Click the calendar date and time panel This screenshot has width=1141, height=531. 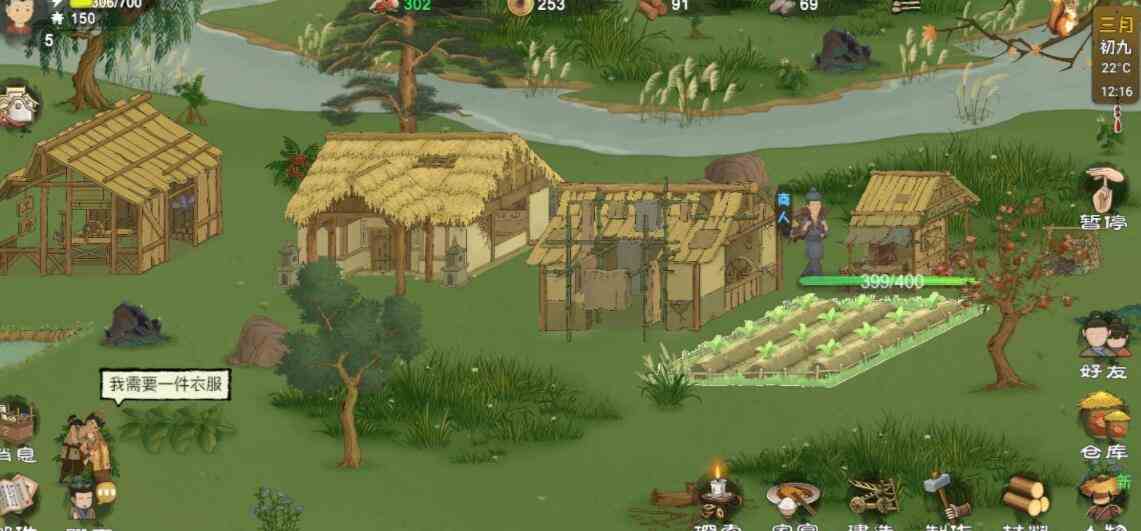pos(1116,58)
